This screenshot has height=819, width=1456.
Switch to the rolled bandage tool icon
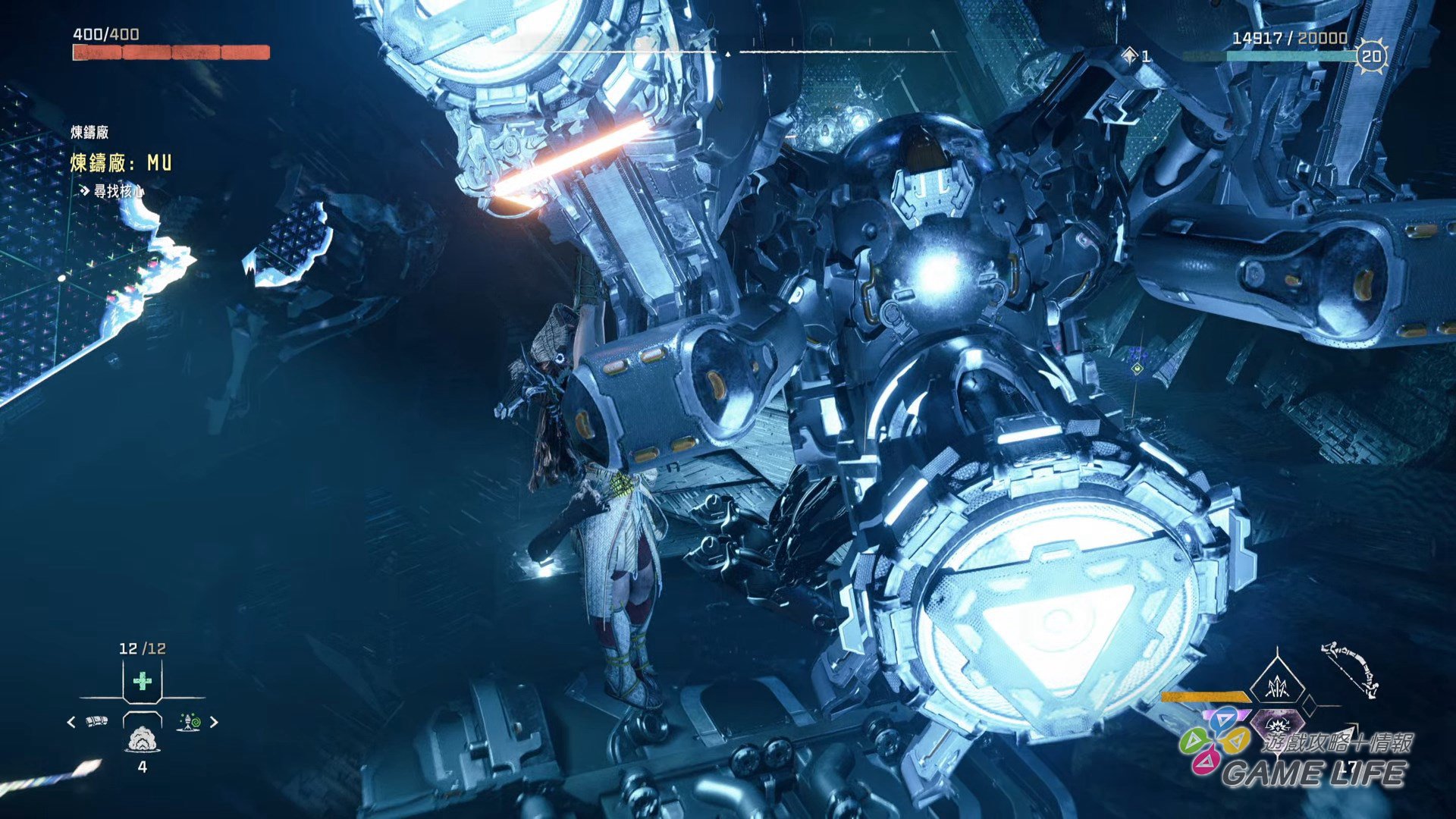pos(97,721)
